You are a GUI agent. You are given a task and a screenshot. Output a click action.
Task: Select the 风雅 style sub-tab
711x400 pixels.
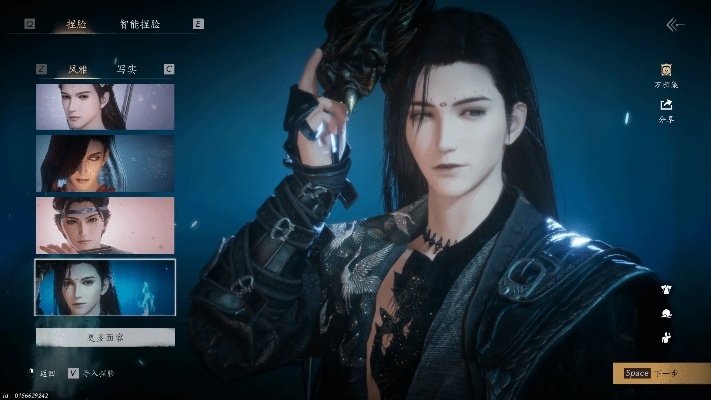coord(77,69)
